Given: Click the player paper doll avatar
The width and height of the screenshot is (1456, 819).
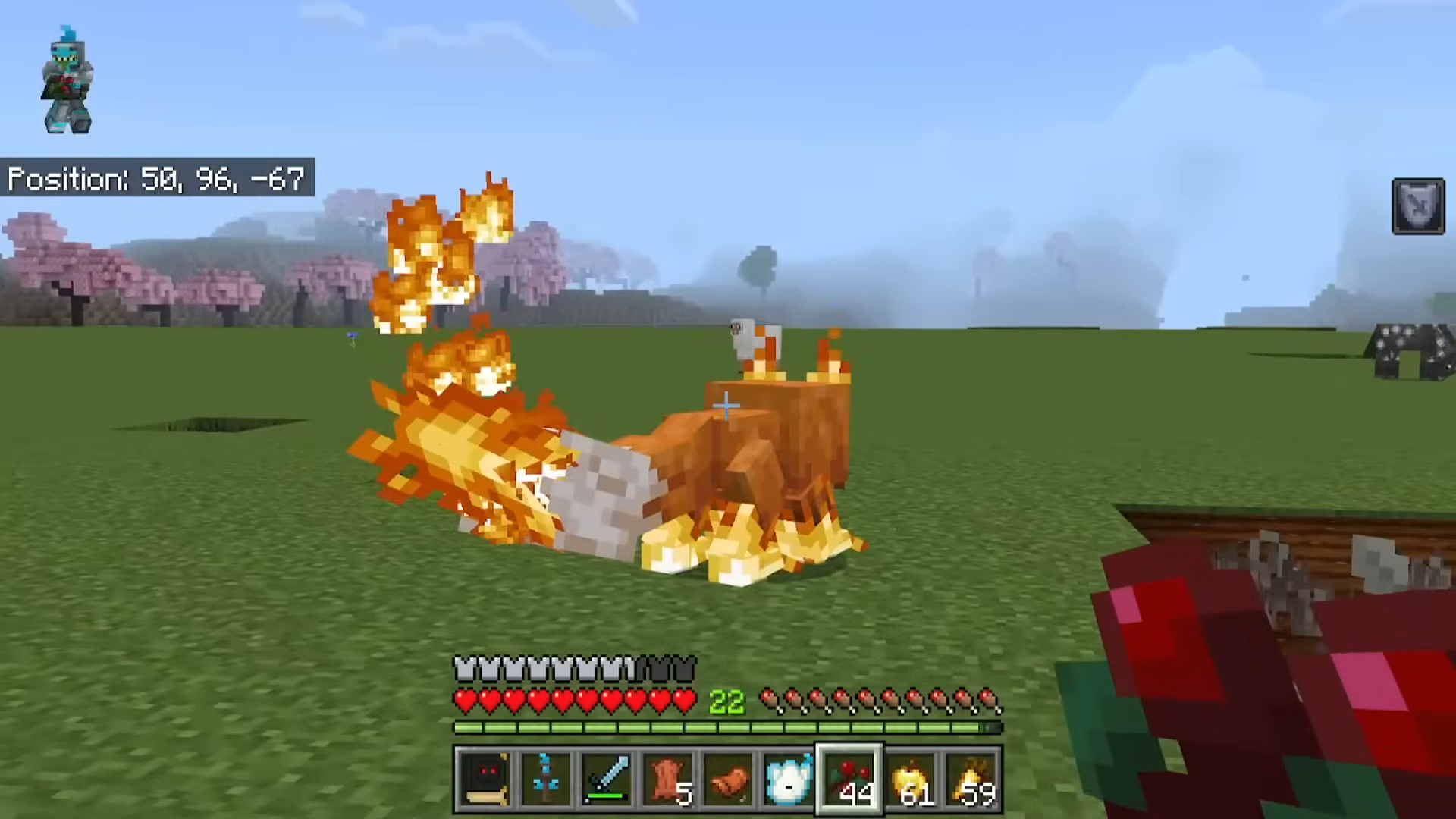Looking at the screenshot, I should tap(68, 80).
